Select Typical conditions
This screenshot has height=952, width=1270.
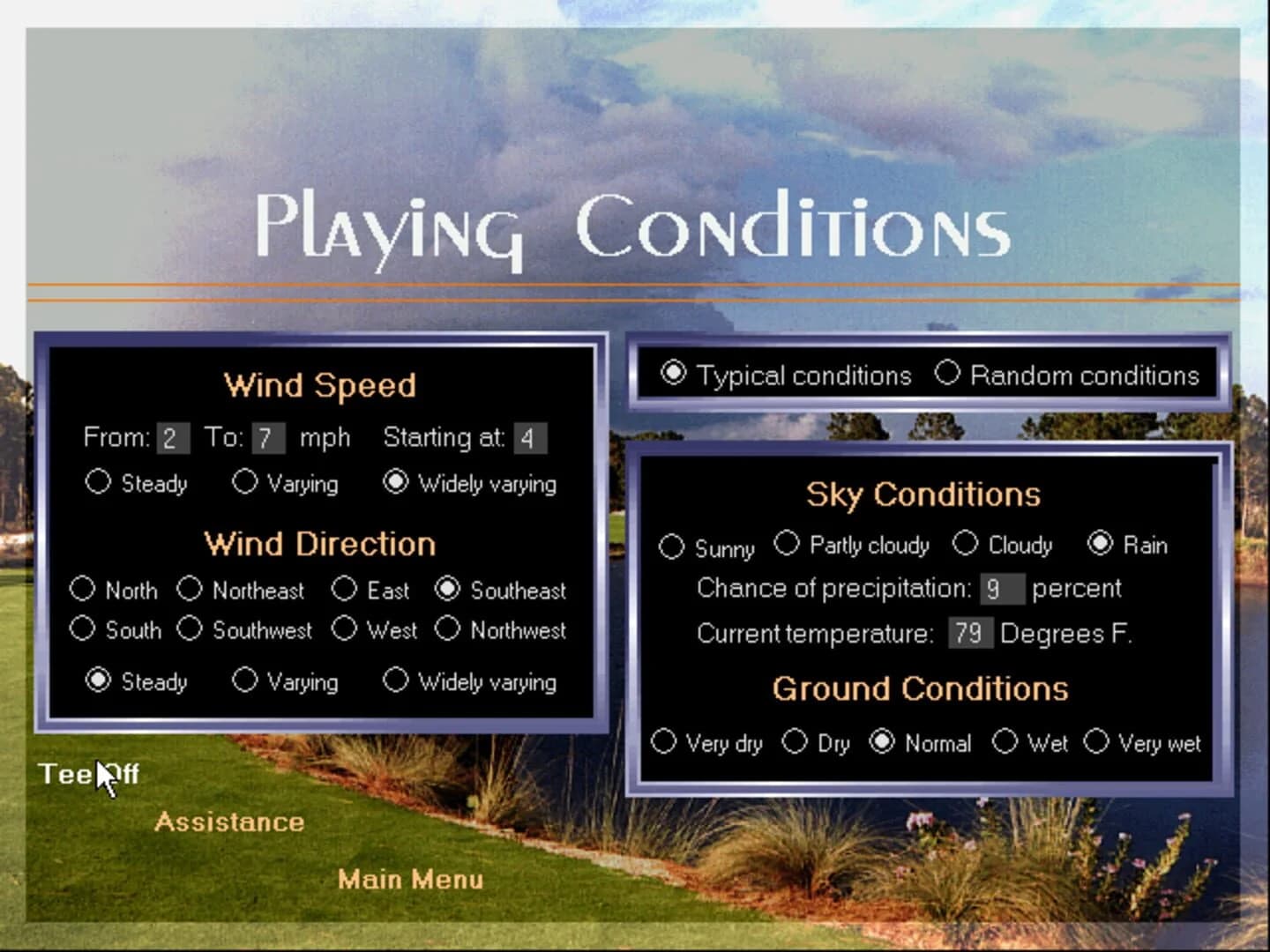676,374
